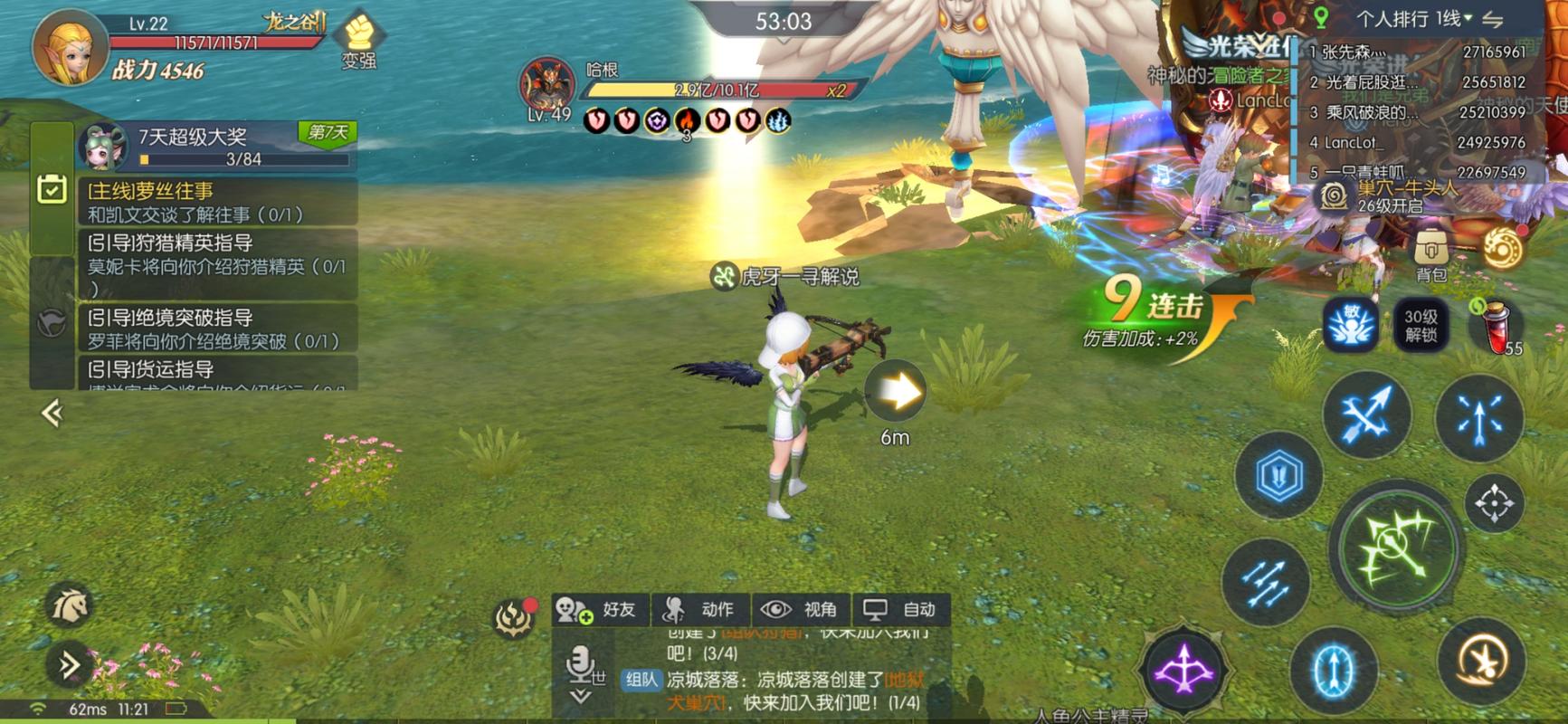Screen dimensions: 1568x724
Task: Select the 萝丝往事 main quest entry
Action: tap(217, 202)
